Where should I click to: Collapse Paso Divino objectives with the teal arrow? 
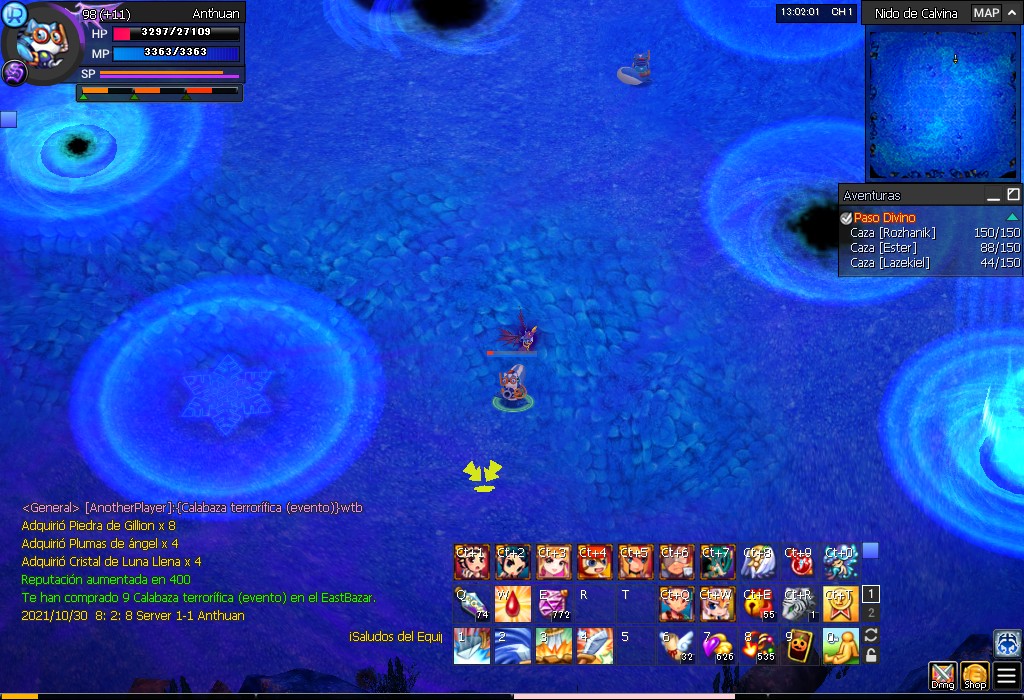(1012, 218)
